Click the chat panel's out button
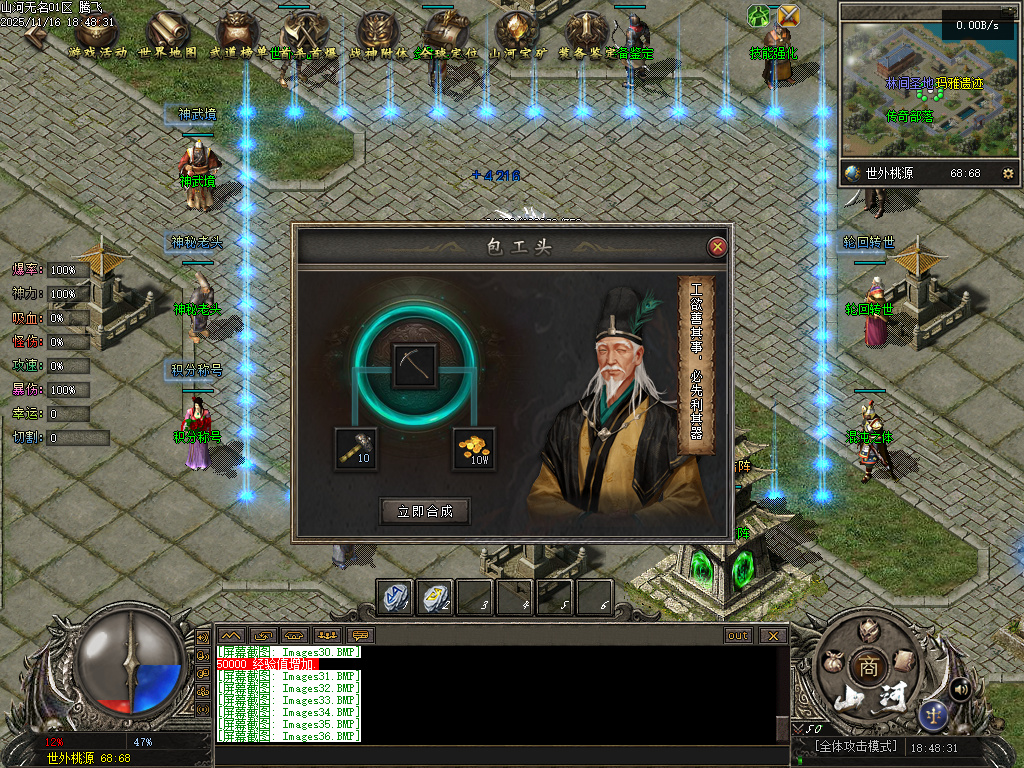 pyautogui.click(x=738, y=635)
